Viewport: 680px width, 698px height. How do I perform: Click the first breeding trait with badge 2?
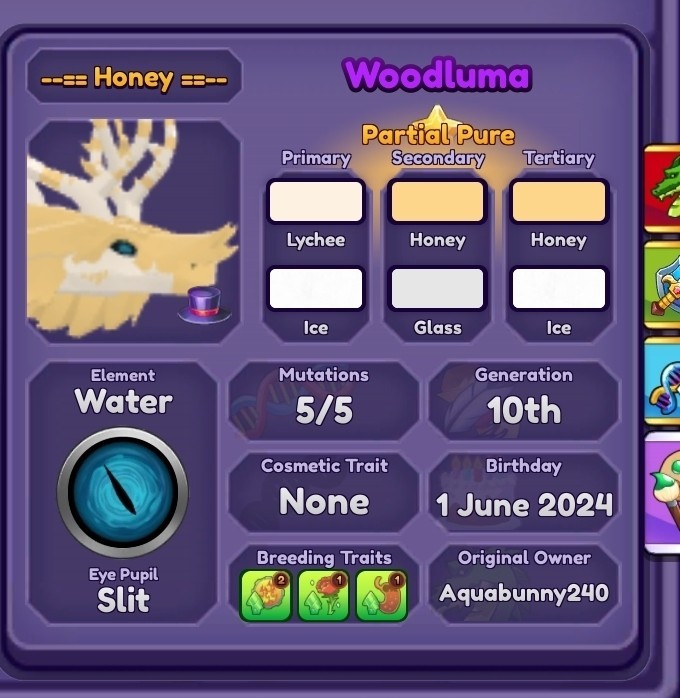tap(266, 596)
